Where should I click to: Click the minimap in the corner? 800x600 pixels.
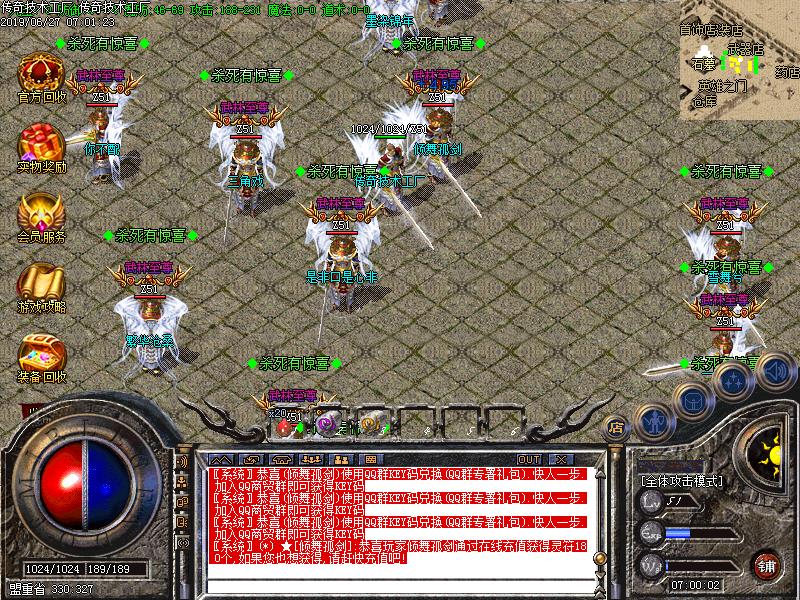(739, 59)
